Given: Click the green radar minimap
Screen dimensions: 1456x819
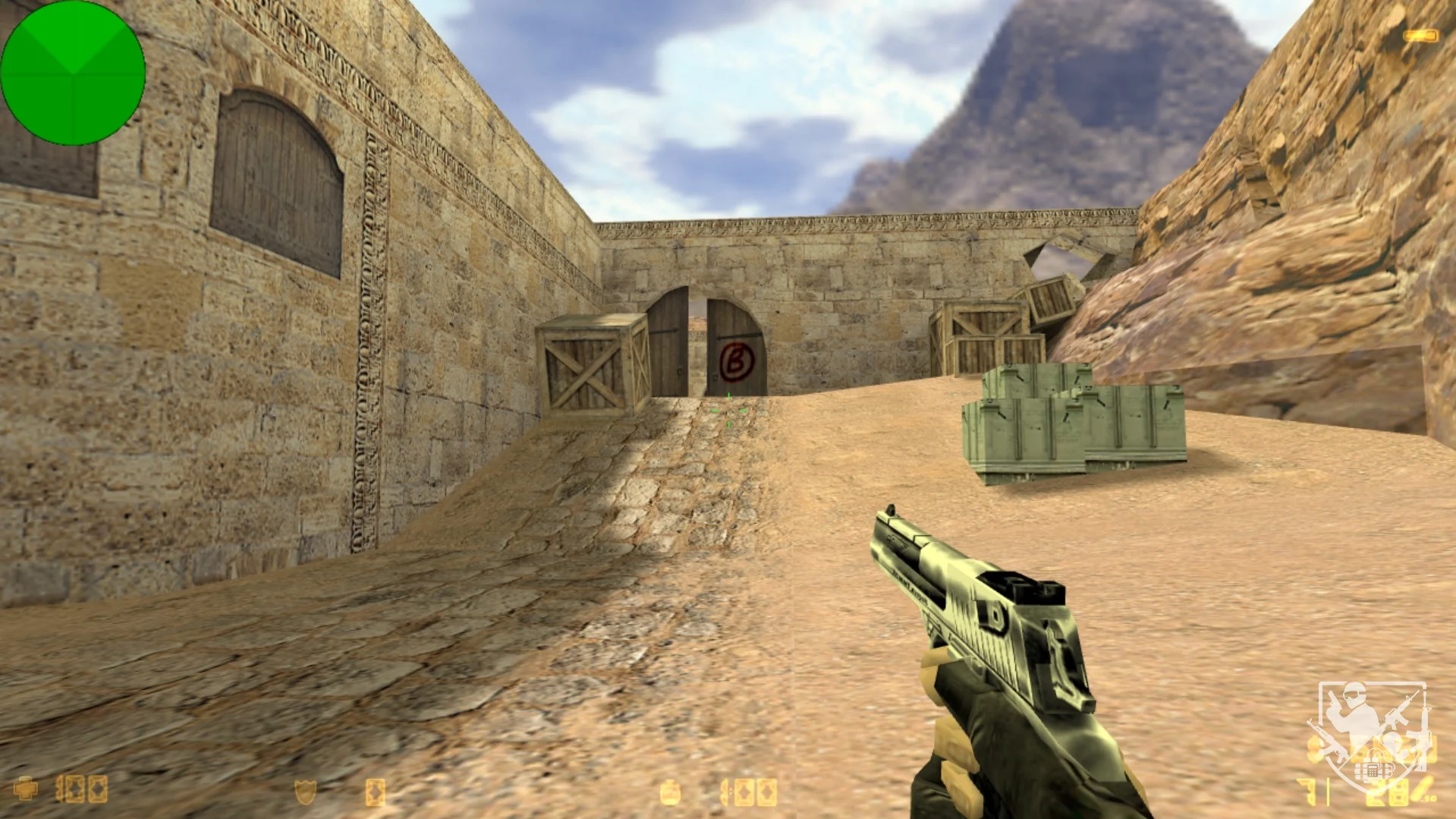Looking at the screenshot, I should 73,73.
